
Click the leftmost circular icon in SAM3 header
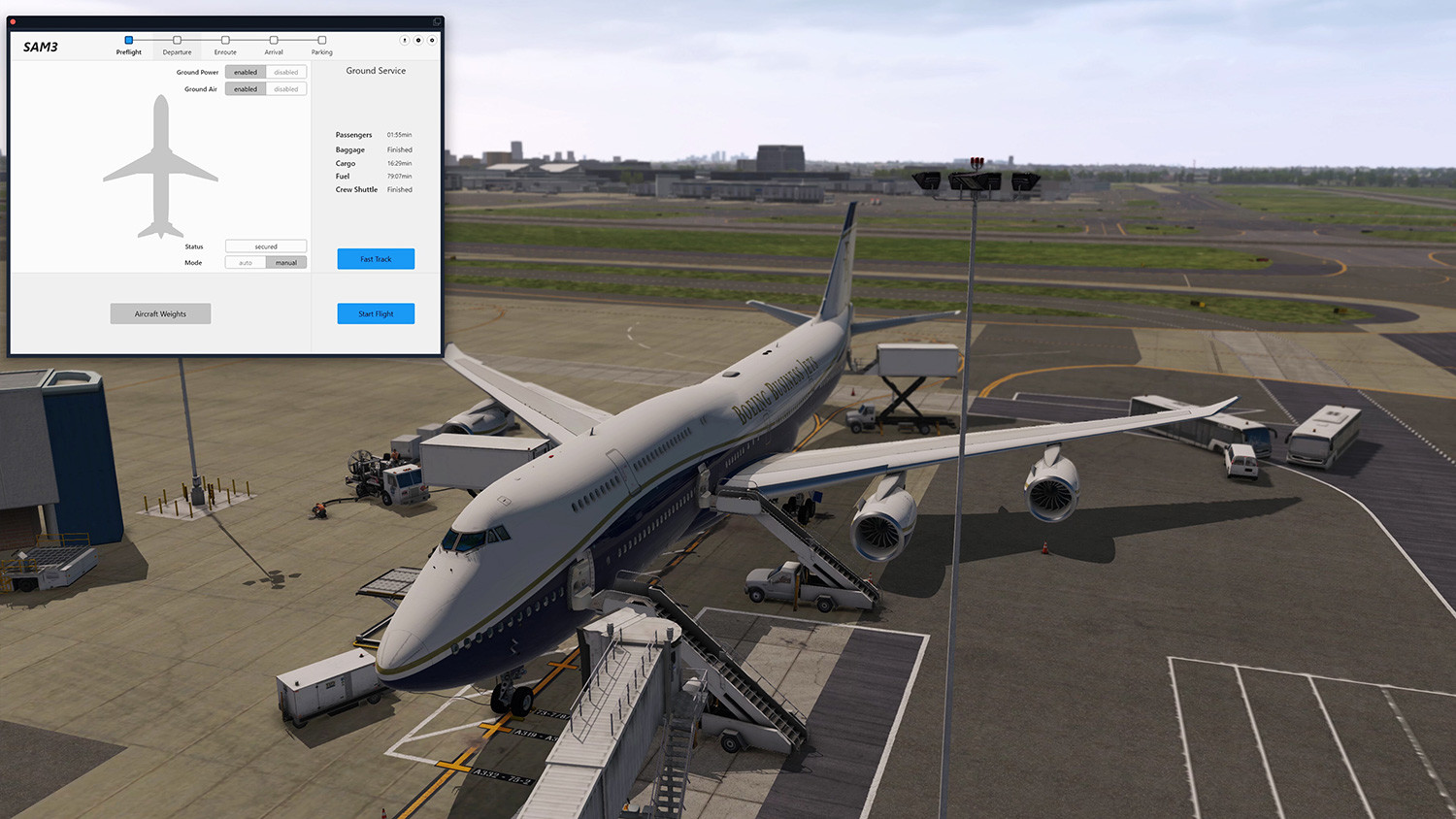click(x=405, y=41)
